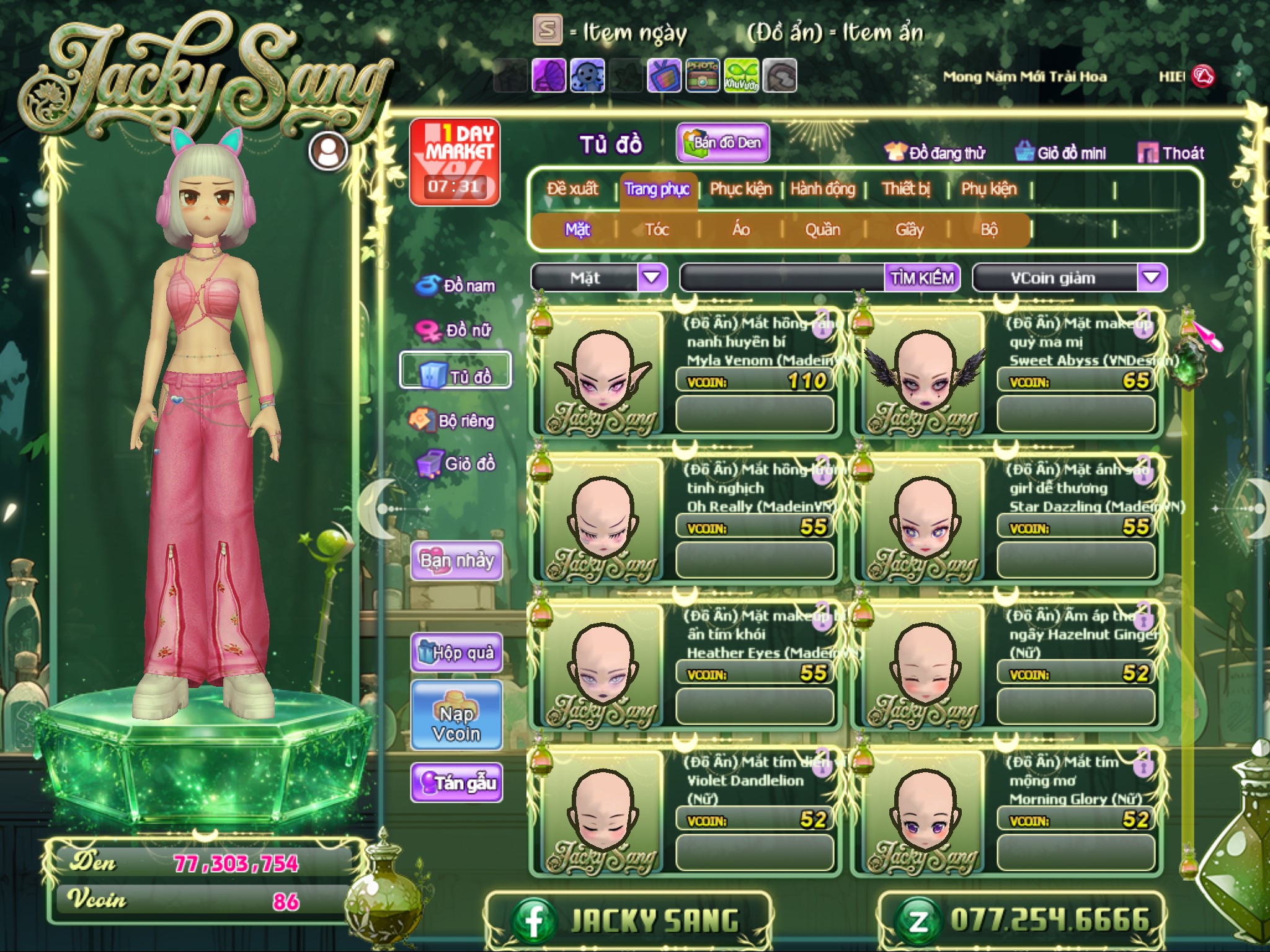This screenshot has width=1270, height=952.
Task: Switch to the Hành động tab
Action: 822,189
